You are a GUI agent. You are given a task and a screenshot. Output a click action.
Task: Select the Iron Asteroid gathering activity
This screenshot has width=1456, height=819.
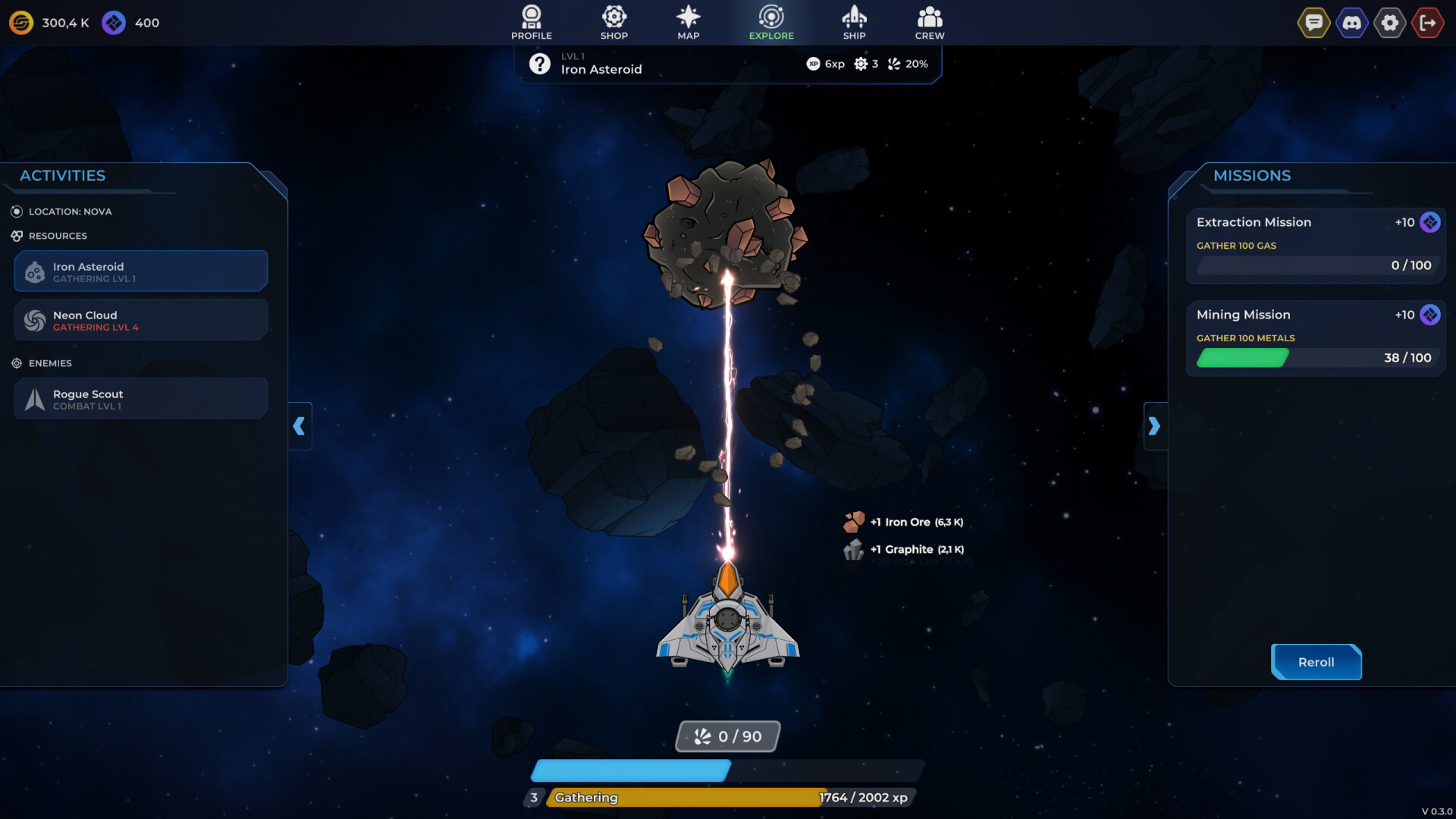click(x=140, y=271)
